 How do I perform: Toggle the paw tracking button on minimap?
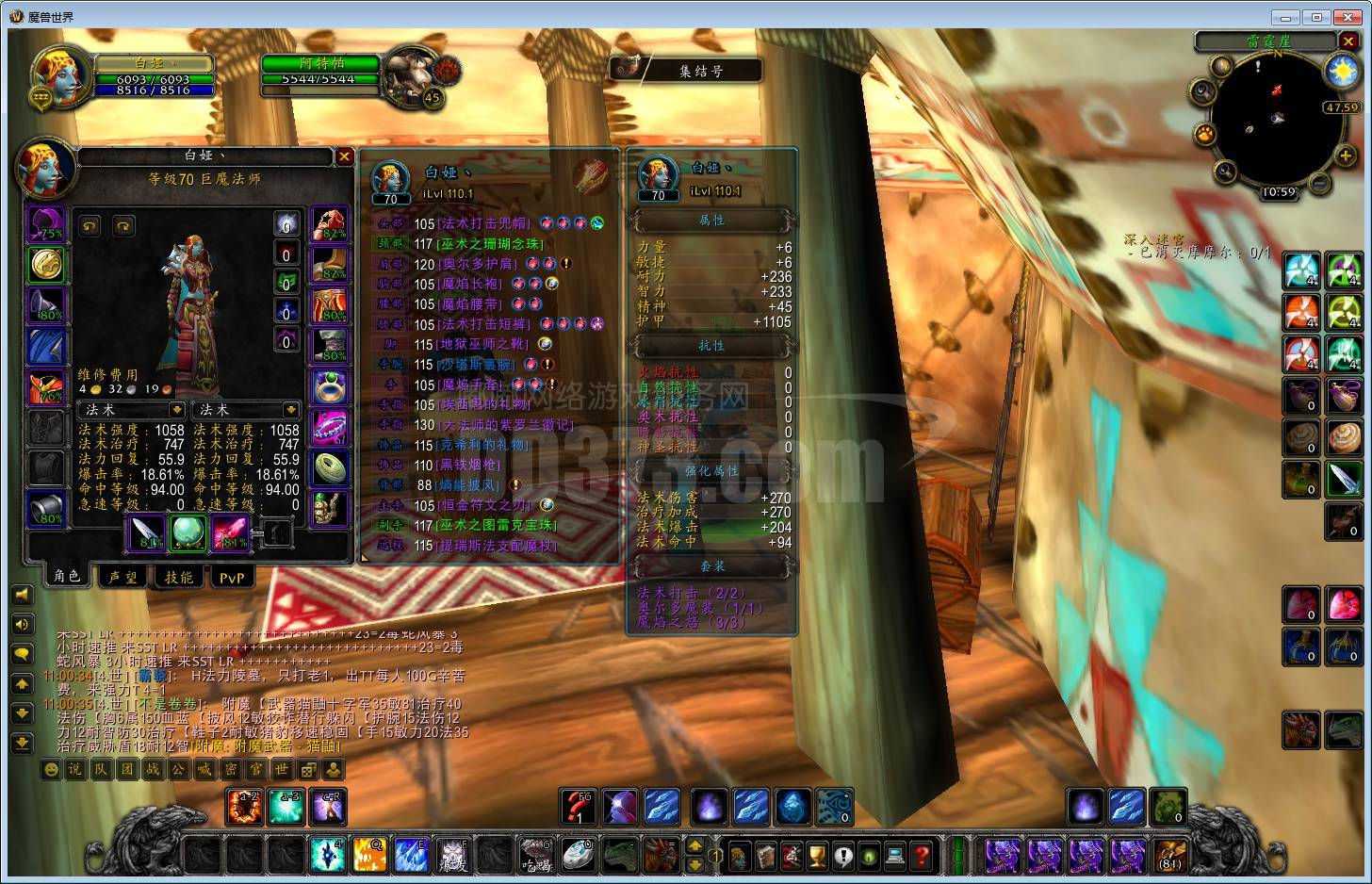1205,134
